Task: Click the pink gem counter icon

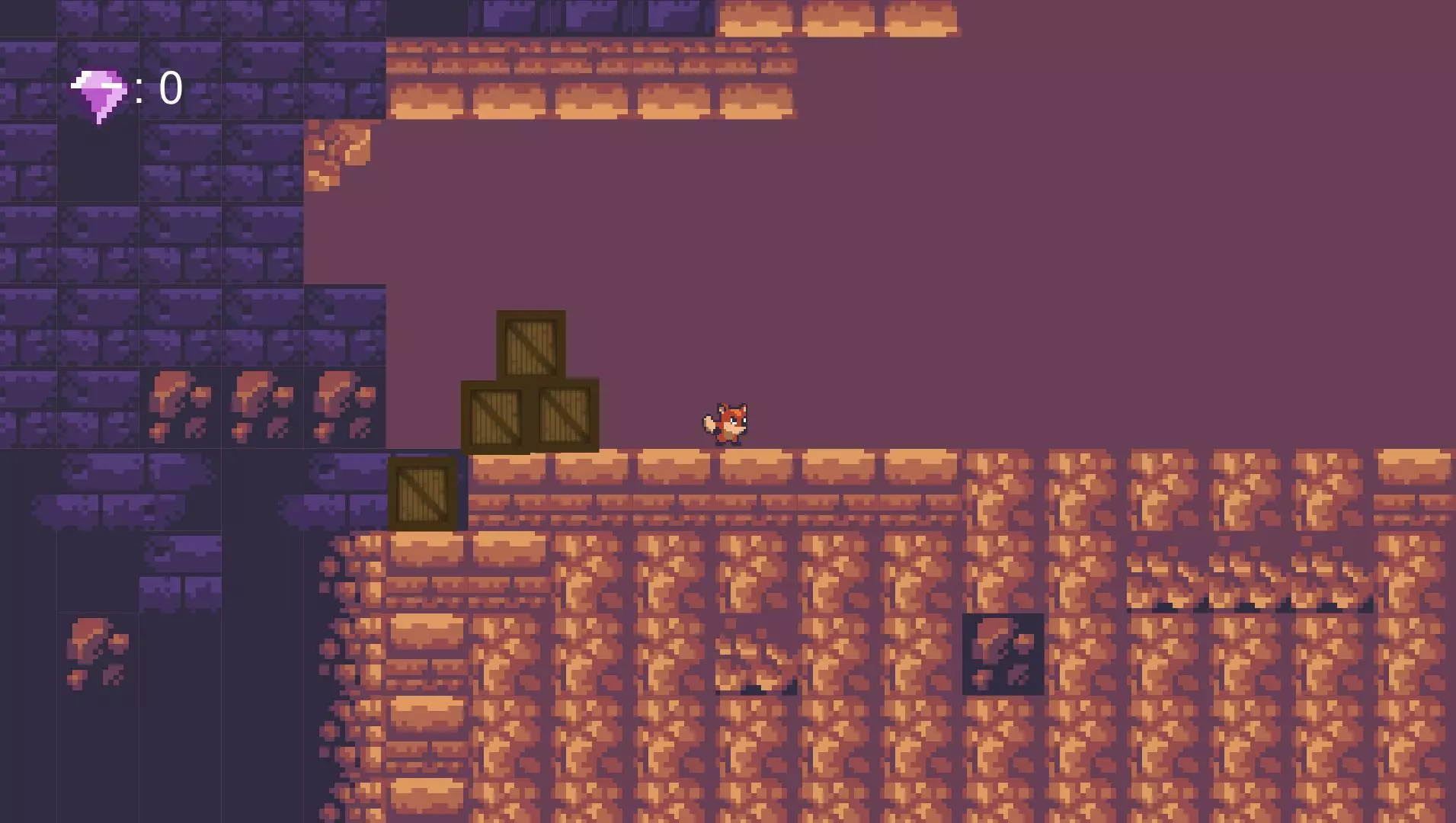Action: tap(99, 94)
